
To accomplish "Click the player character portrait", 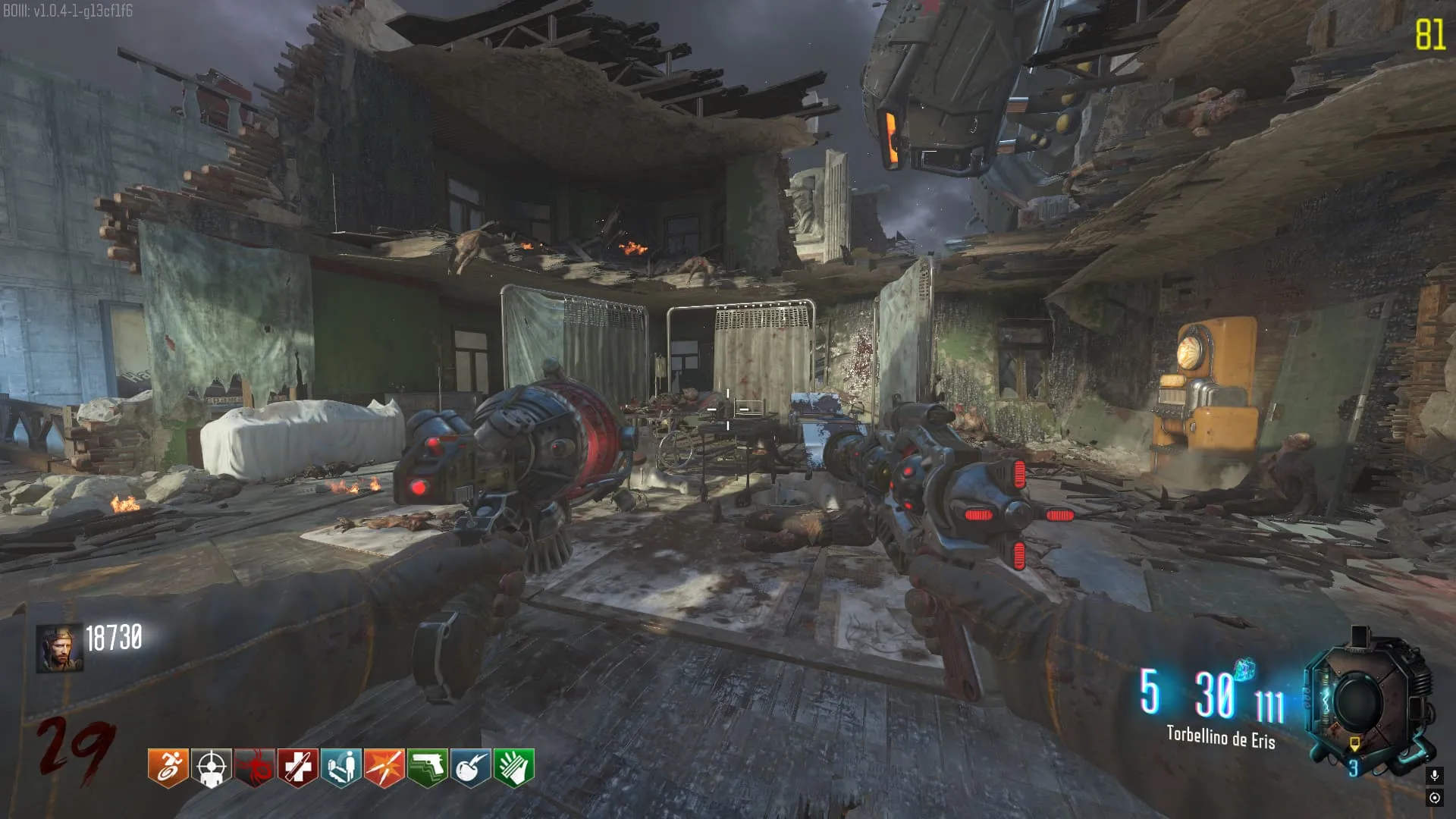I will (x=59, y=648).
